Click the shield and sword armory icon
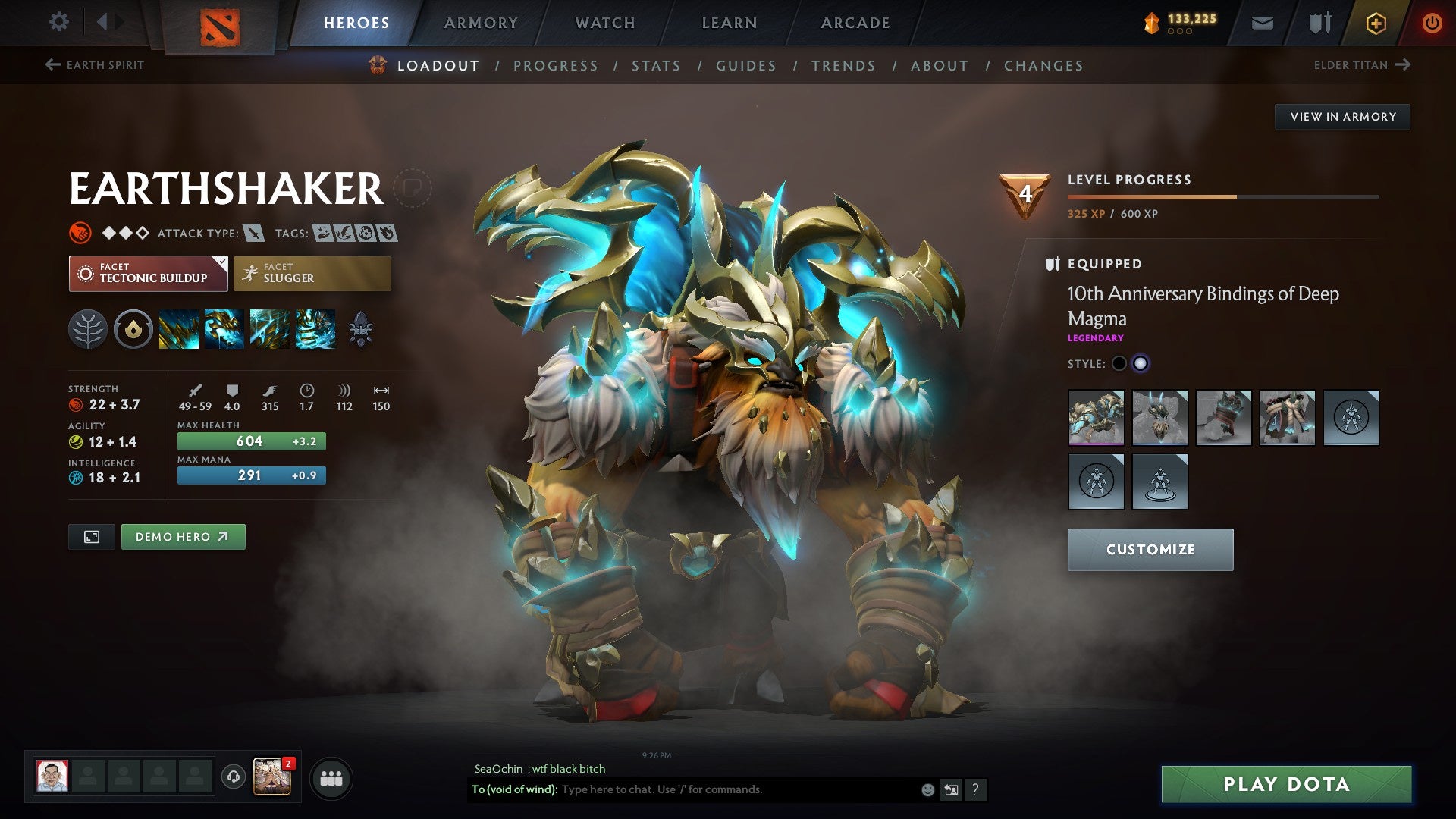 click(x=1319, y=23)
